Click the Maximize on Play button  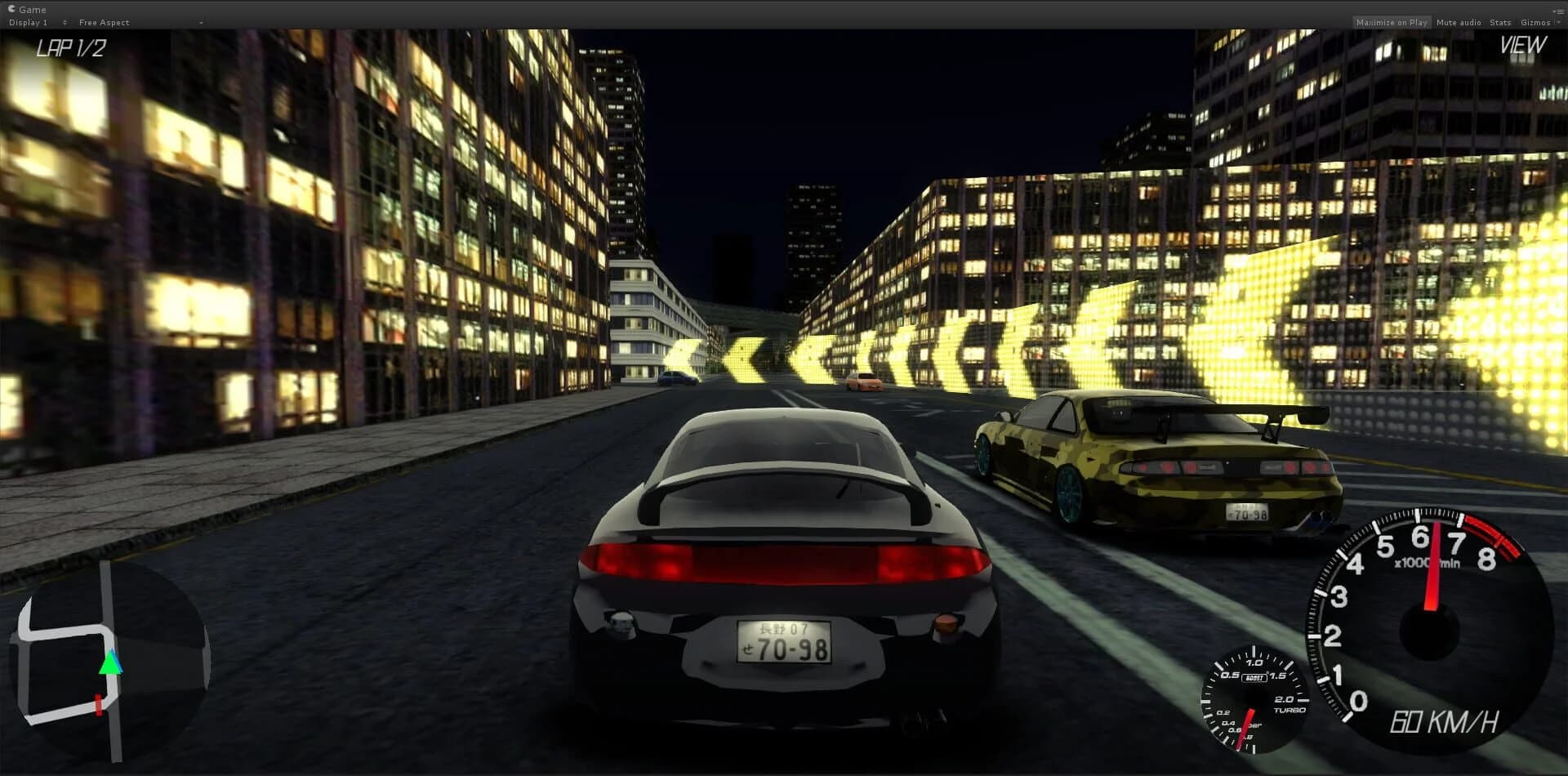pyautogui.click(x=1392, y=22)
